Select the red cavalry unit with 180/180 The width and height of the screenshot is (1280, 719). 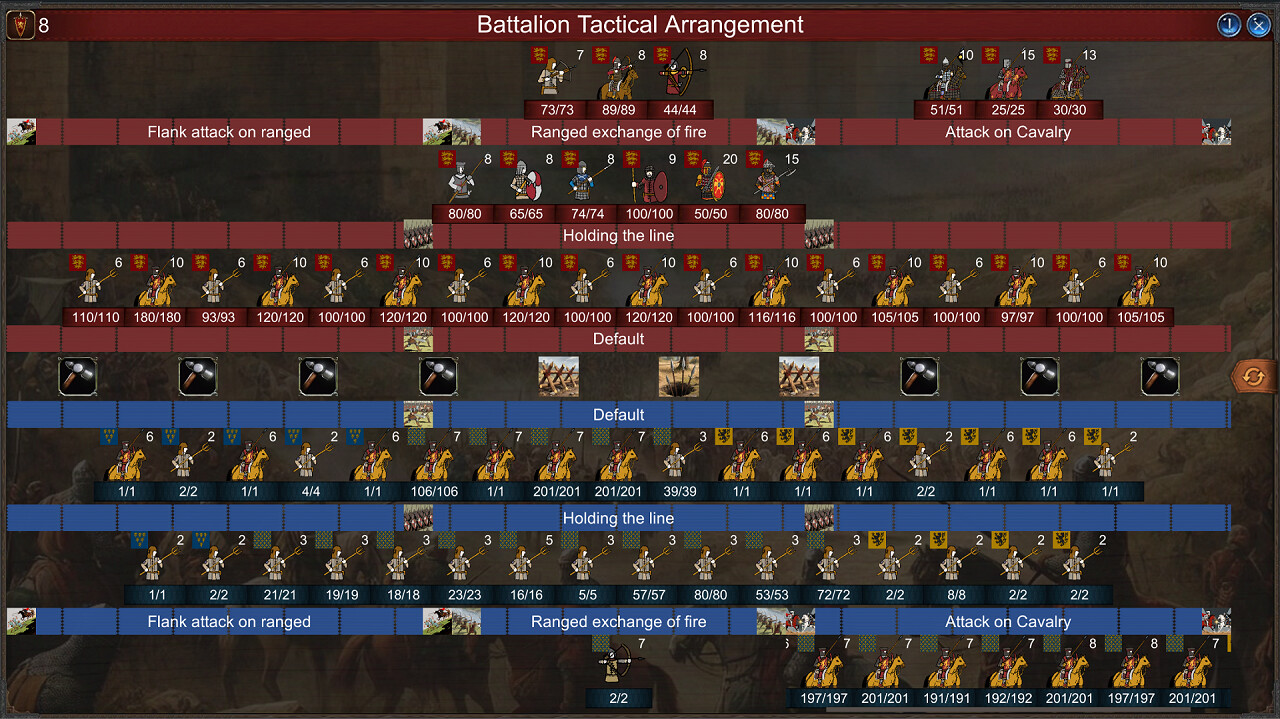pyautogui.click(x=157, y=288)
